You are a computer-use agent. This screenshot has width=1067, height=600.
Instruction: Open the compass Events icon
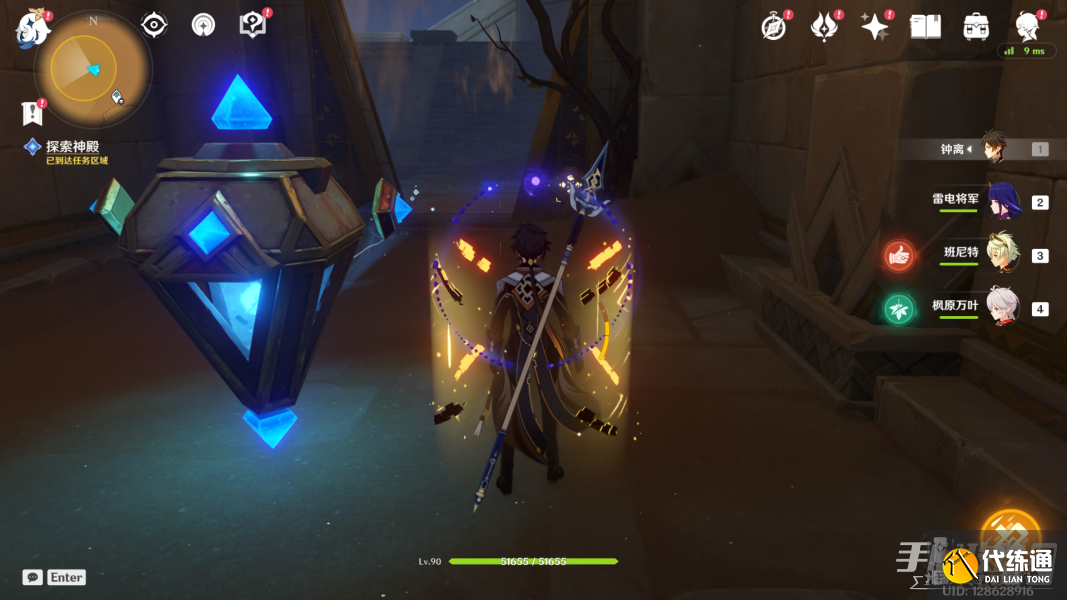pos(774,27)
